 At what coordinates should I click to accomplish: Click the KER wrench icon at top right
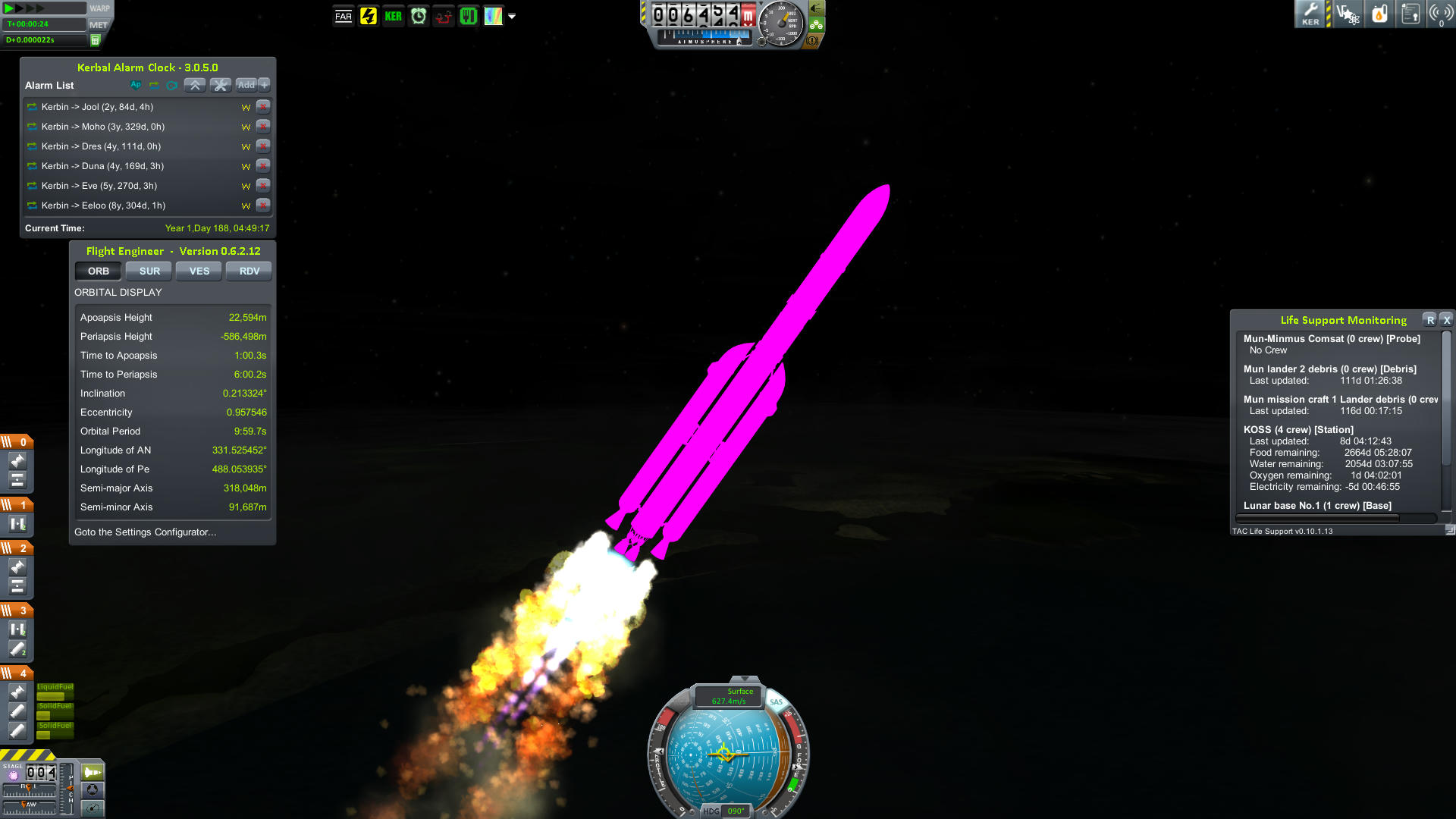click(1310, 14)
